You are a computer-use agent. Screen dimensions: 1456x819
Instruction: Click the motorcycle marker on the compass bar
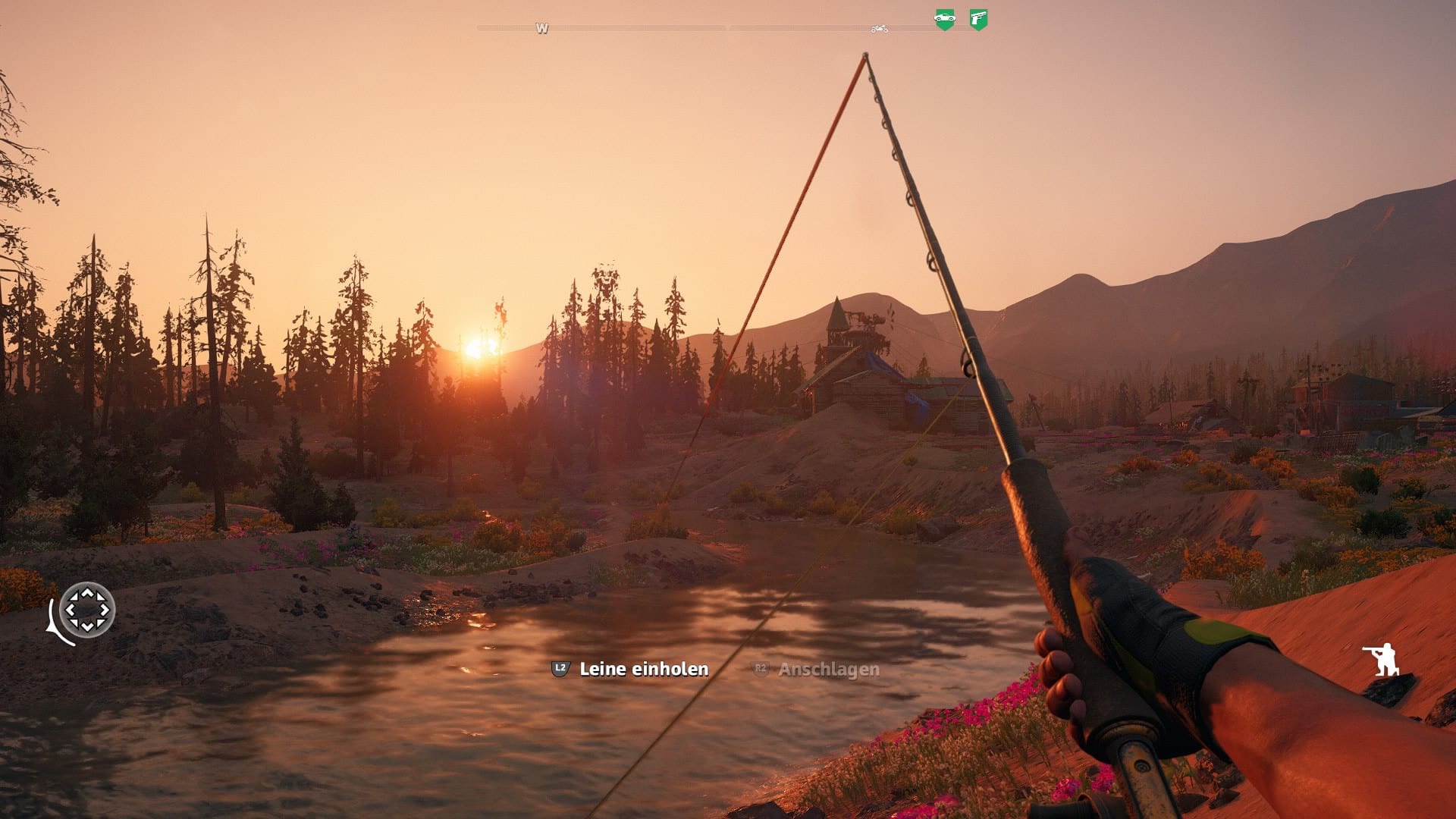point(879,29)
